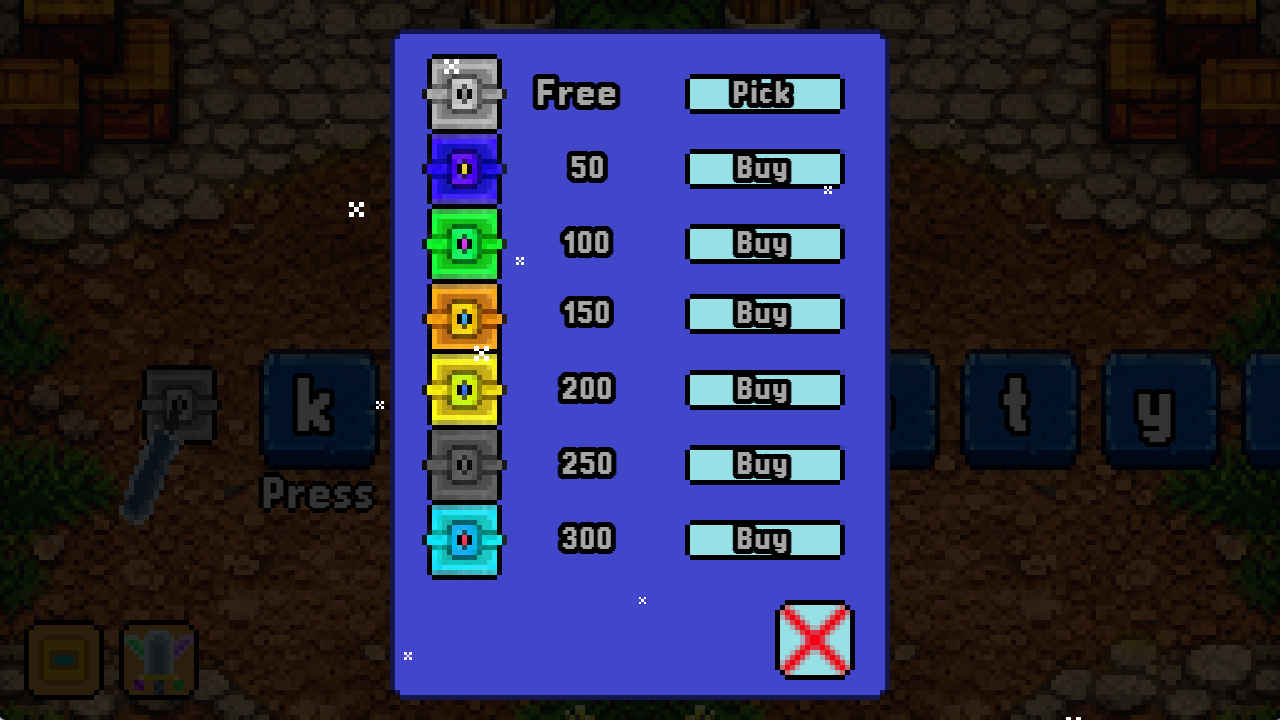Screen dimensions: 1280x720
Task: Select the blue chest icon
Action: coord(464,168)
